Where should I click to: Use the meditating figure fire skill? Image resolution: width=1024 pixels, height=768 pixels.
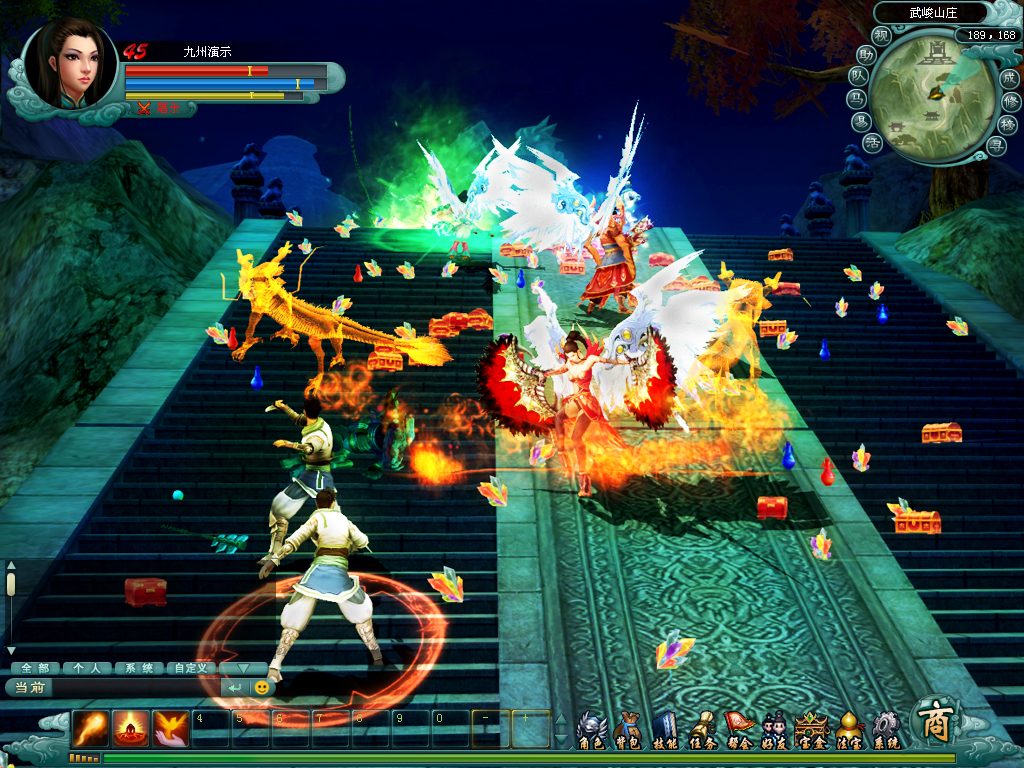click(x=131, y=729)
